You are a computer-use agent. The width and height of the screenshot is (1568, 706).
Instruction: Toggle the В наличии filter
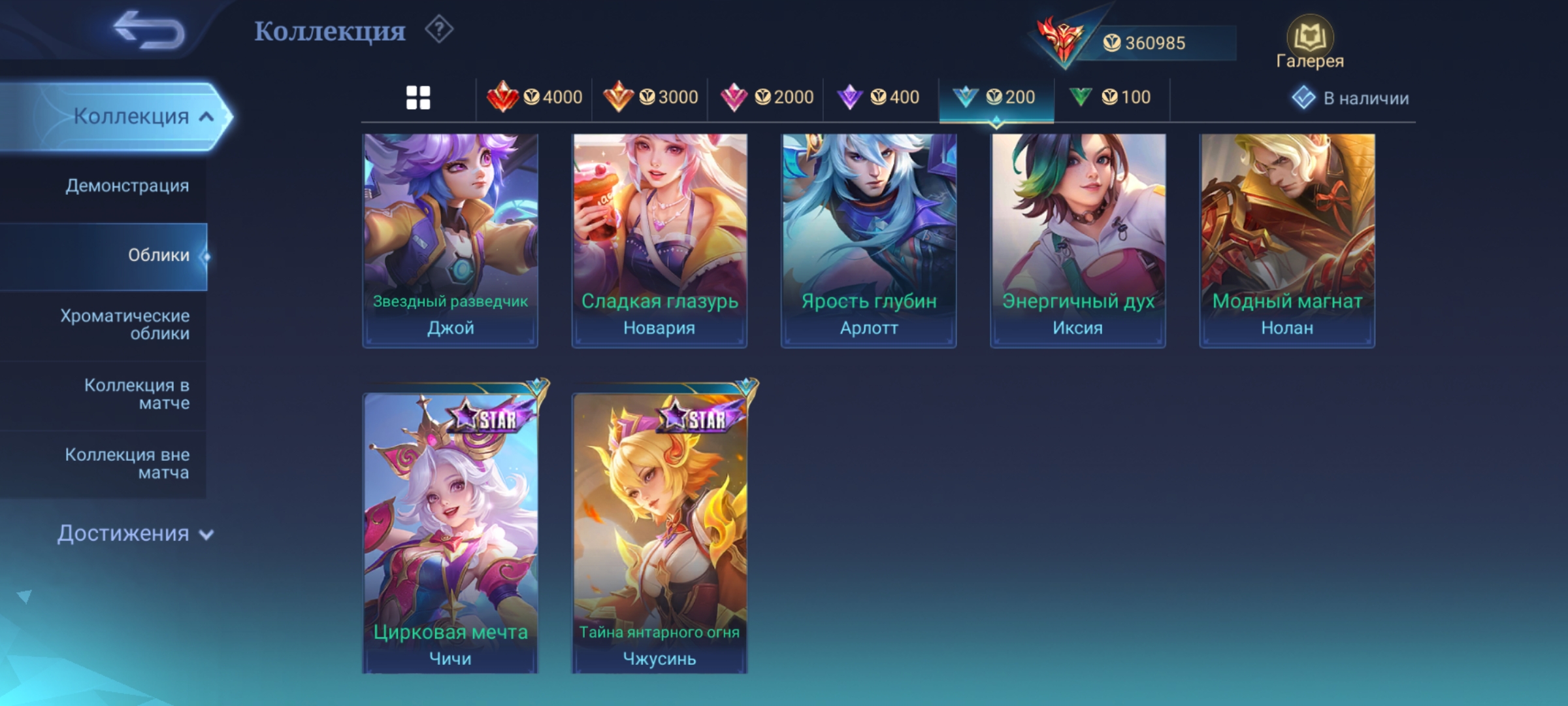click(x=1350, y=98)
